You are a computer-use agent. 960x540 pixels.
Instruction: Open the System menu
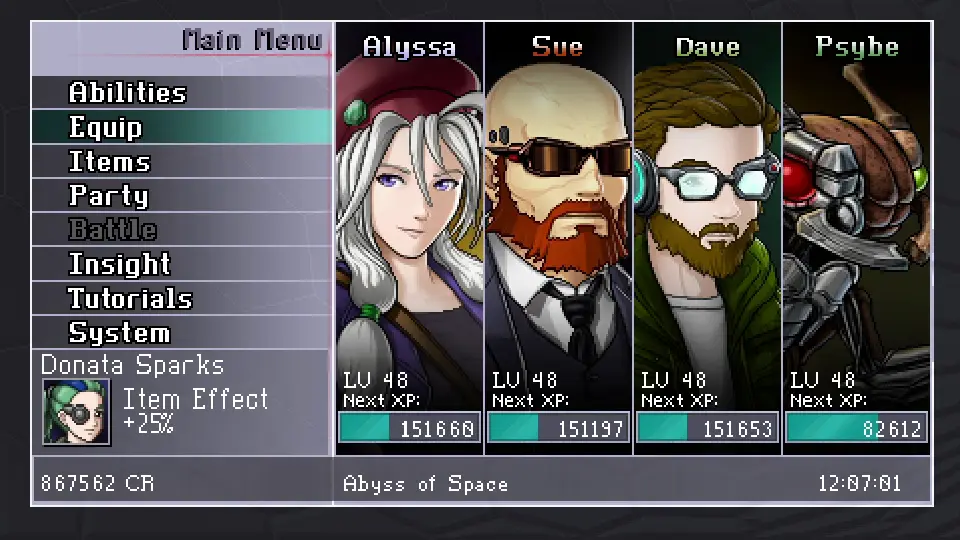[x=119, y=332]
